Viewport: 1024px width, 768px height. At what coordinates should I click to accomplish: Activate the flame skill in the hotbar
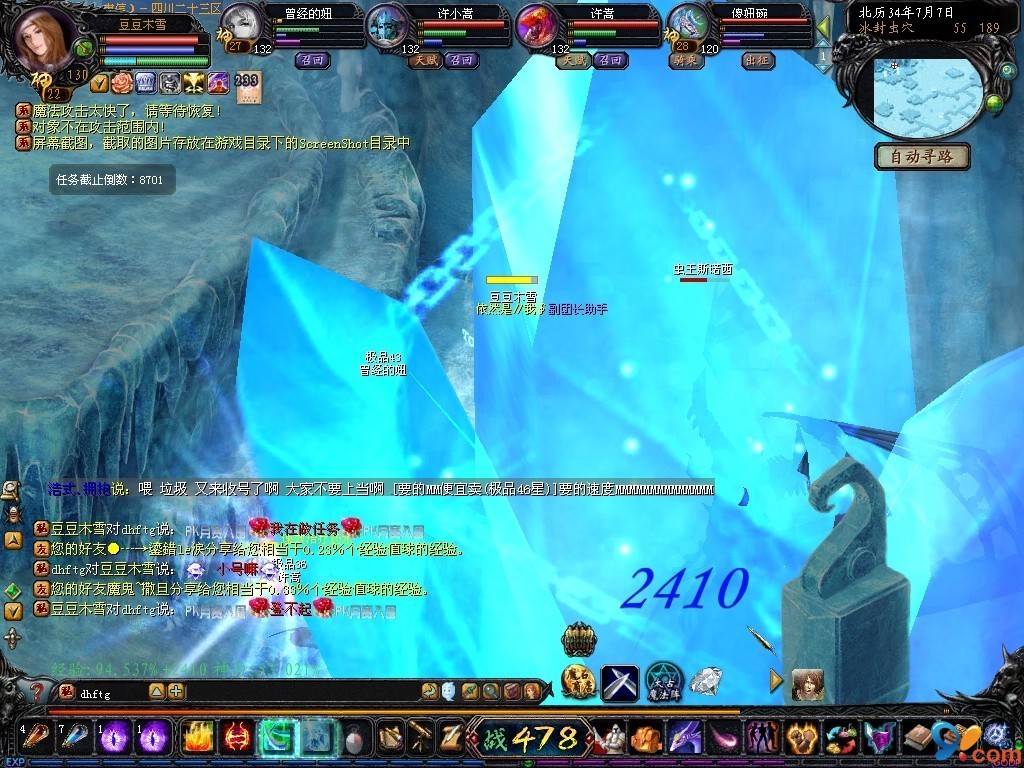coord(197,738)
